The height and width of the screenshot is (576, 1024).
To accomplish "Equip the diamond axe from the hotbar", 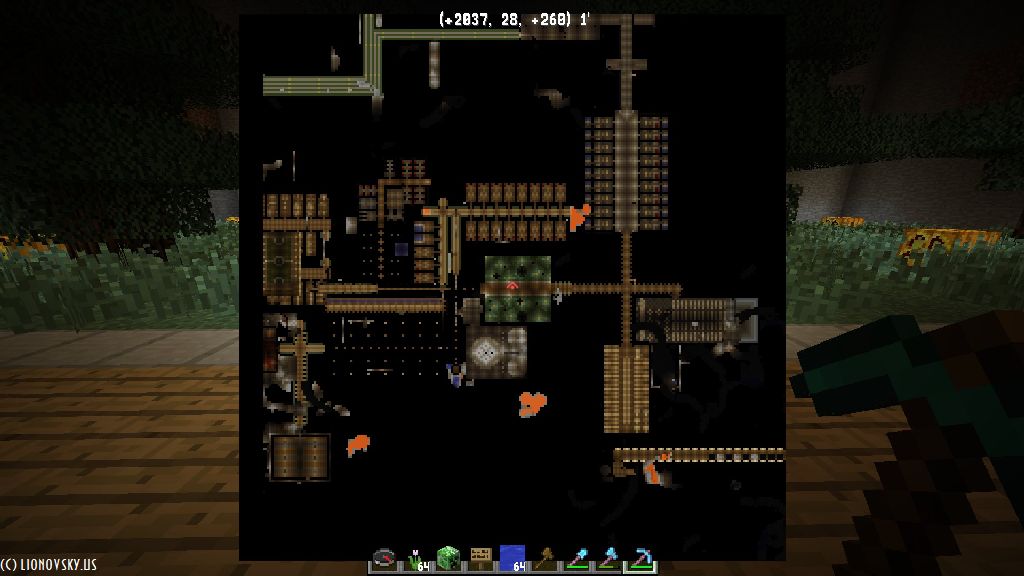I will point(608,558).
